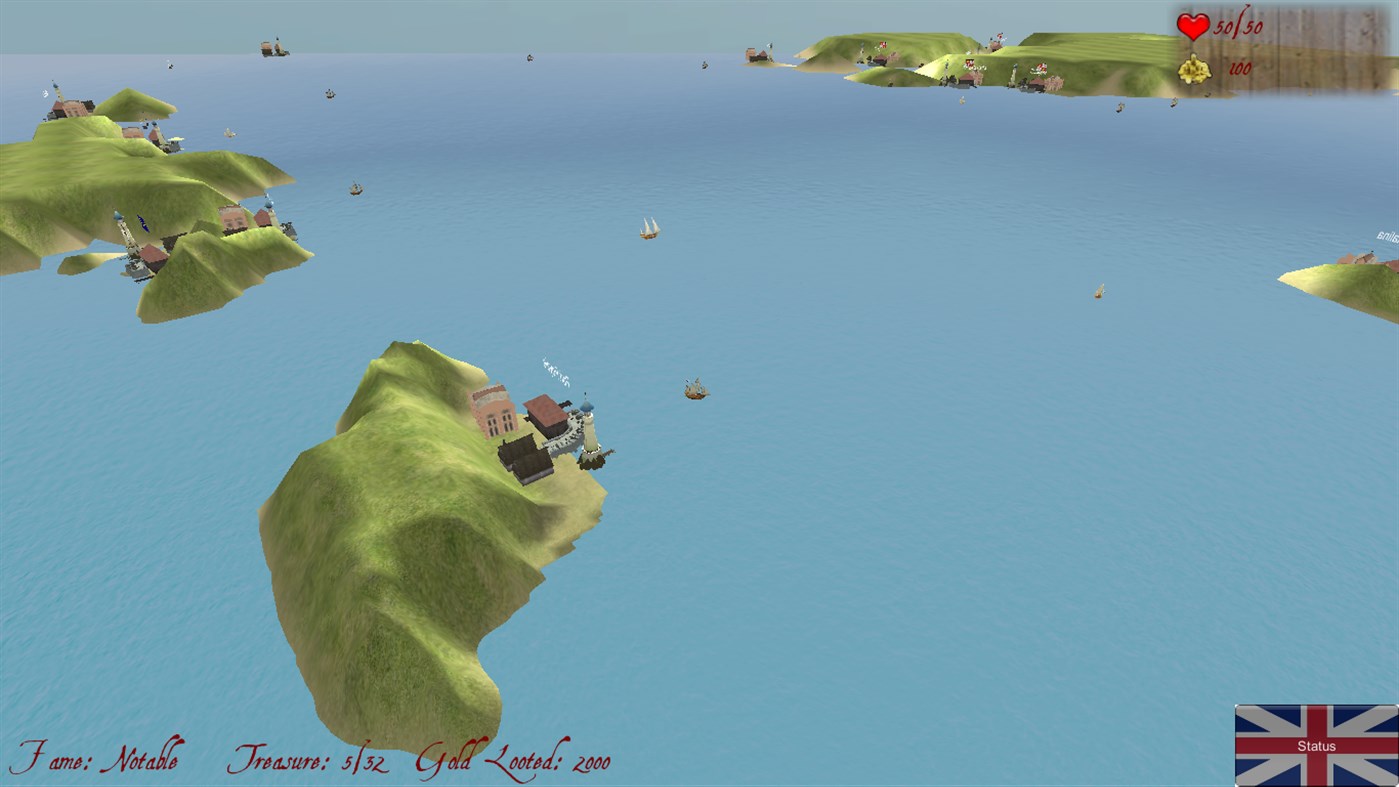Viewport: 1399px width, 787px height.
Task: Click the England label on the right island
Action: [x=1385, y=237]
